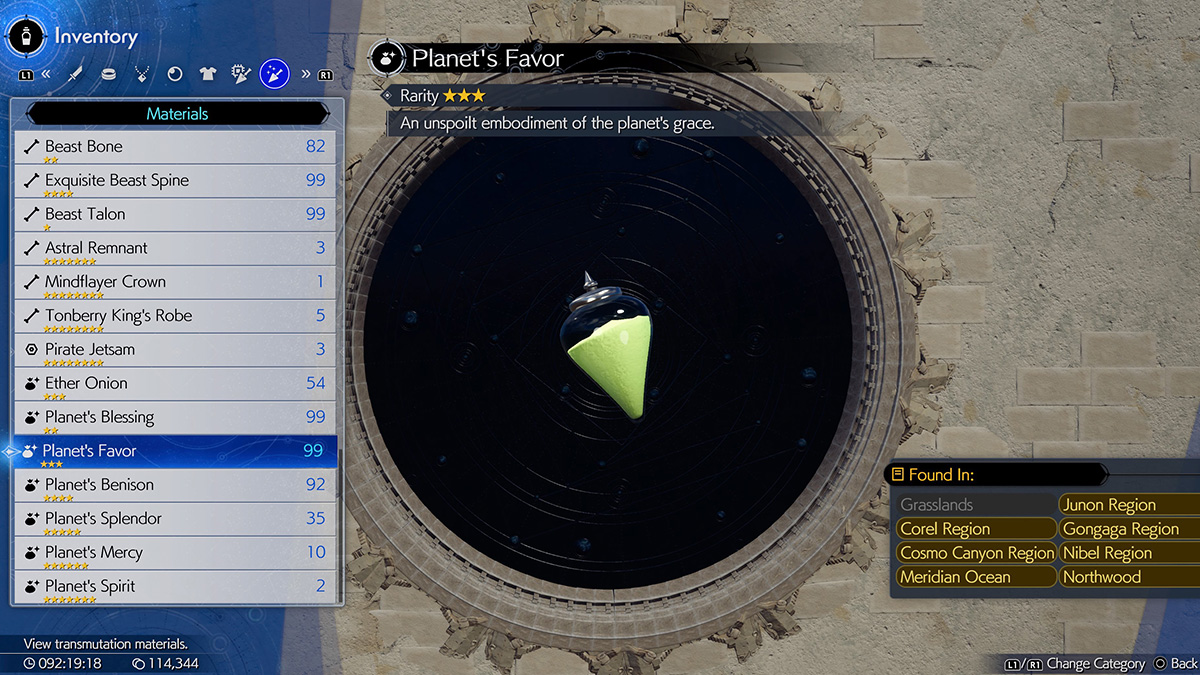
Task: Click the Planet's Spirit row
Action: 177,587
